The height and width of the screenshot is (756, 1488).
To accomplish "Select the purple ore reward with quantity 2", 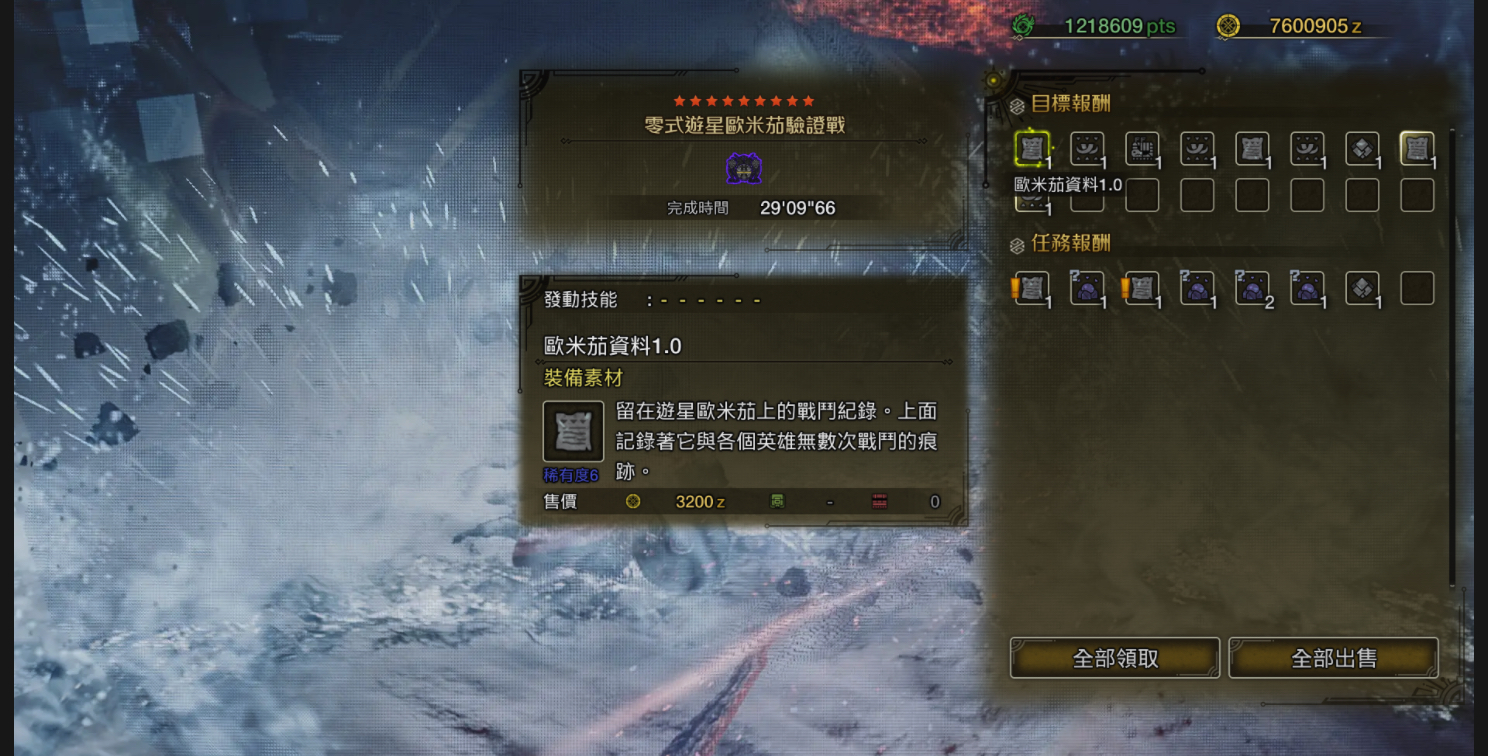I will (x=1252, y=288).
